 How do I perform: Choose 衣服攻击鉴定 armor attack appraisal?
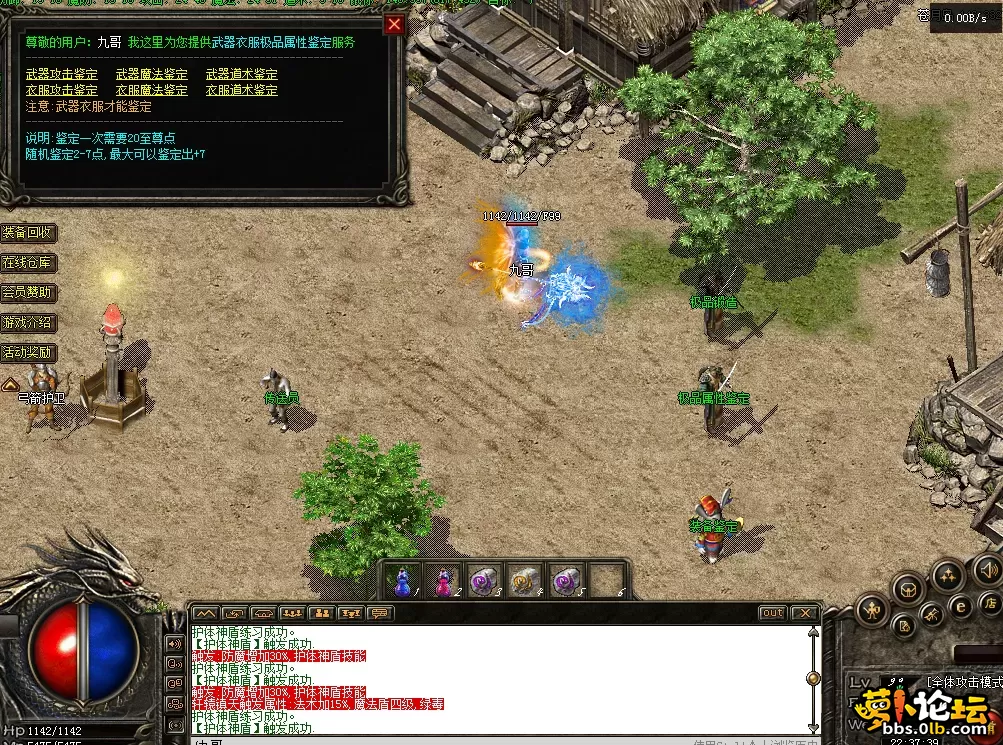[x=62, y=90]
